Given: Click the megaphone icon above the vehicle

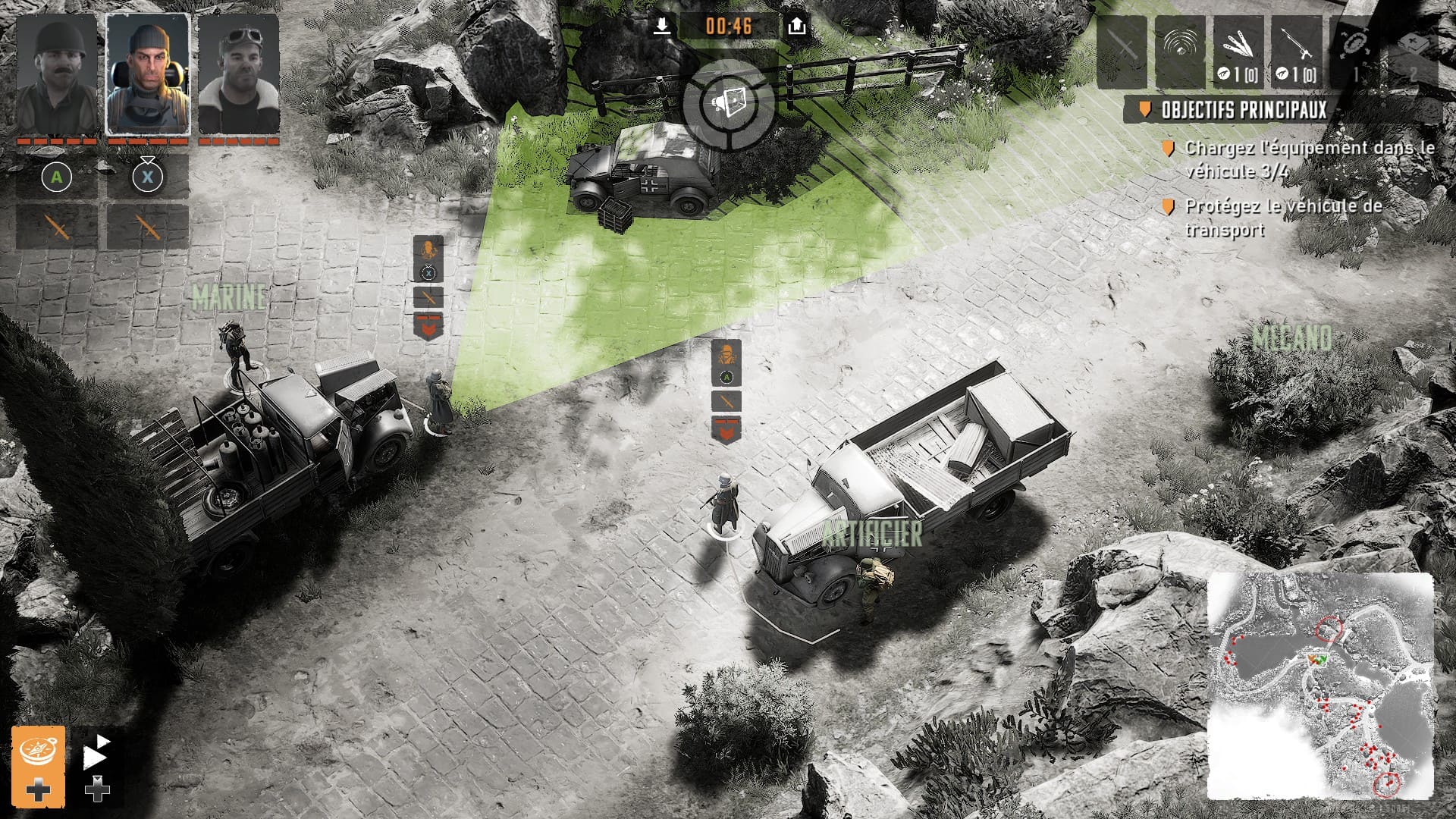Looking at the screenshot, I should 729,104.
